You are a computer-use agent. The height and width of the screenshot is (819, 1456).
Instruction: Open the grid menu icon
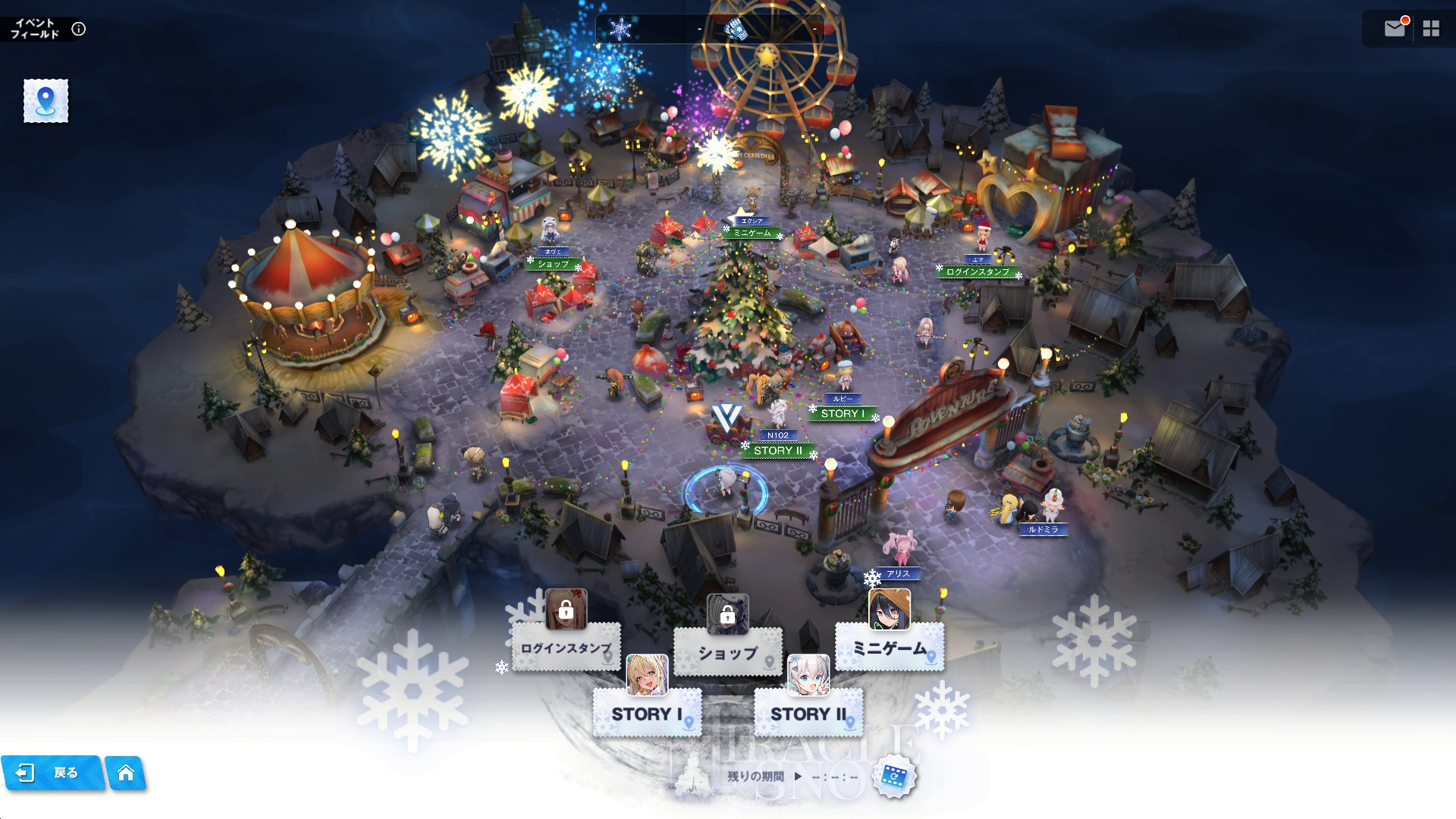point(1431,29)
